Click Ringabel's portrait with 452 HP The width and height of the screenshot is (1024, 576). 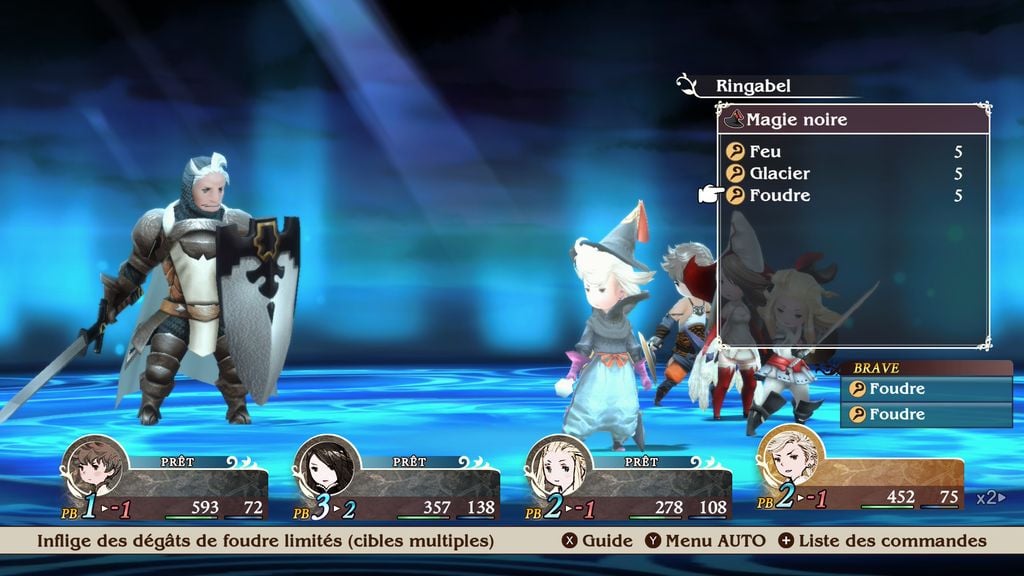[x=790, y=457]
